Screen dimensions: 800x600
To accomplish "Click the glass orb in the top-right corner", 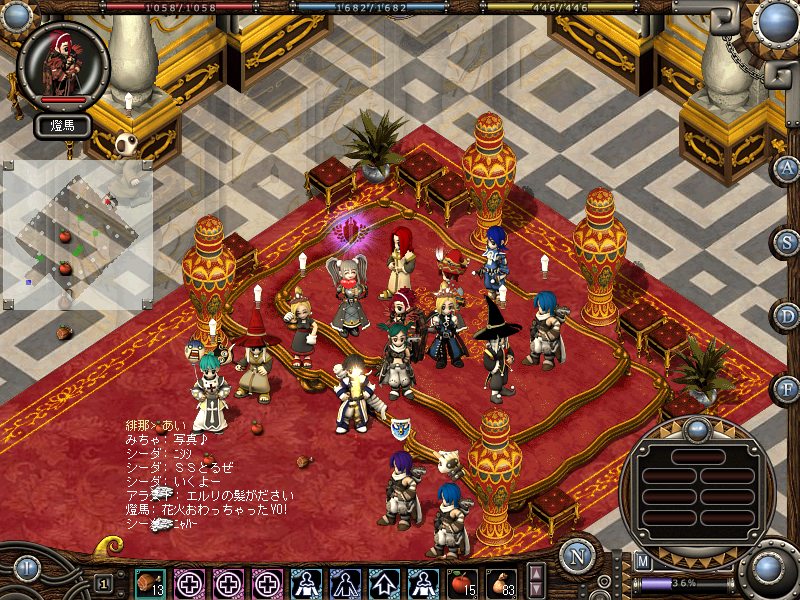I will point(774,22).
